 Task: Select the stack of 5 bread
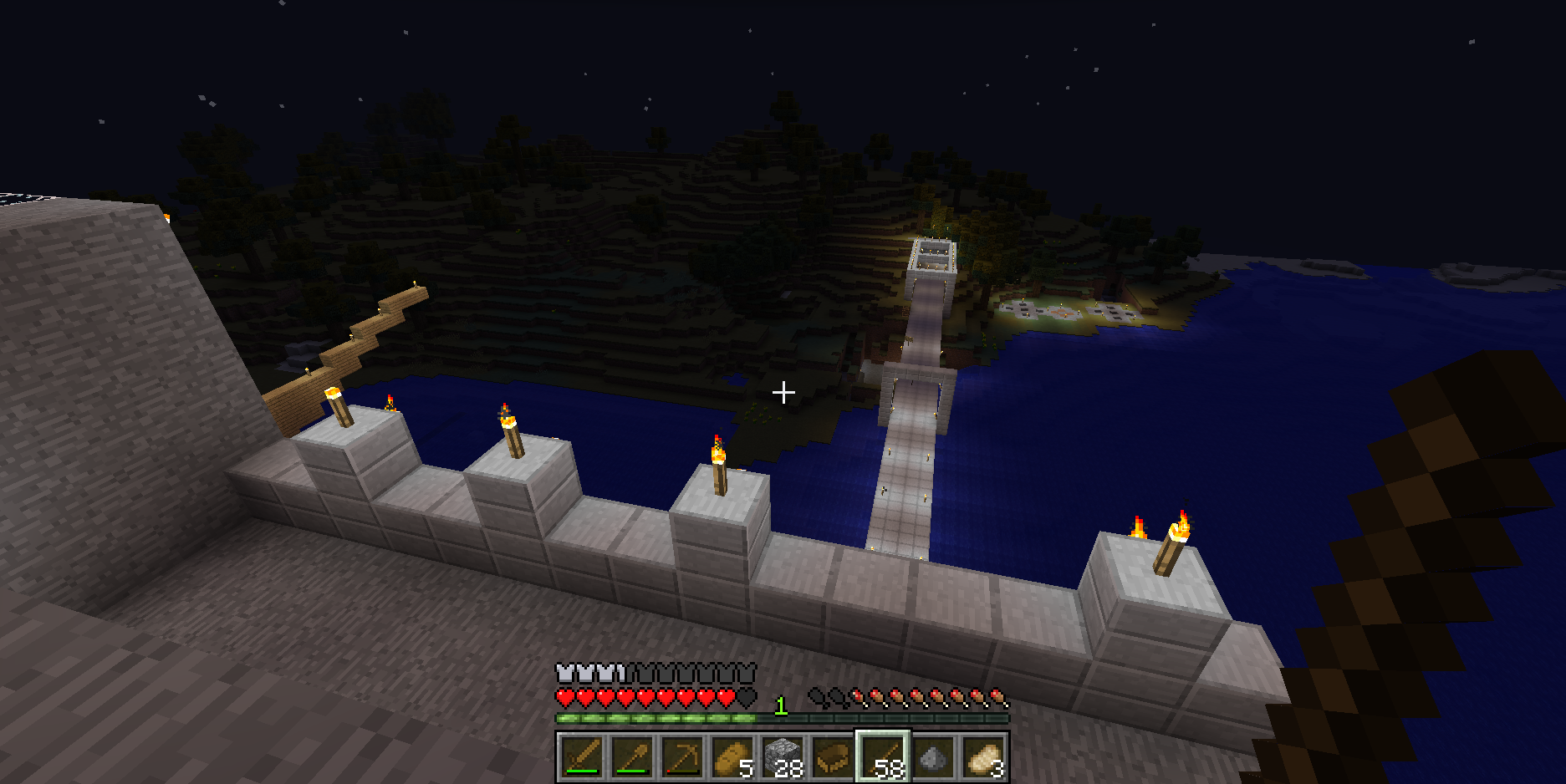[x=732, y=757]
